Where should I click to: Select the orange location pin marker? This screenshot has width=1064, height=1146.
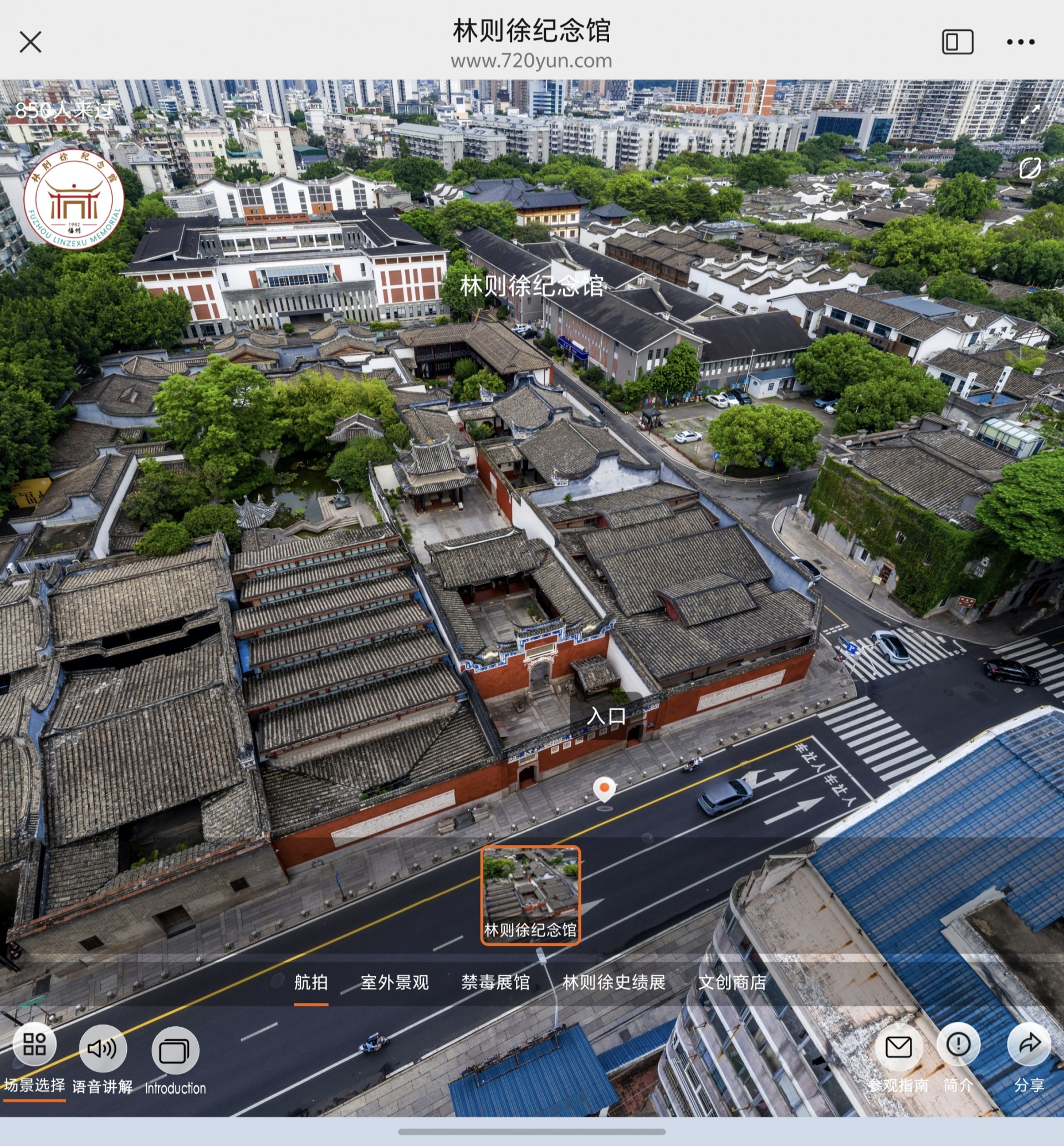click(604, 789)
